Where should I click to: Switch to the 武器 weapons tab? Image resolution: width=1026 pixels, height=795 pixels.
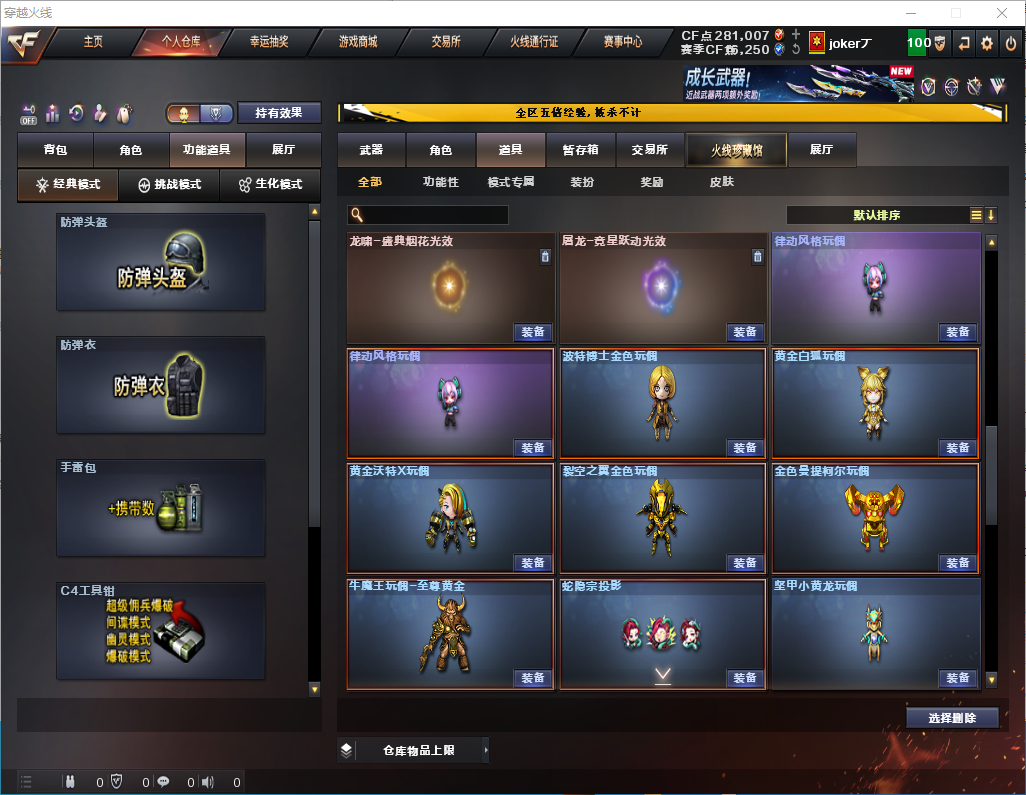[371, 150]
